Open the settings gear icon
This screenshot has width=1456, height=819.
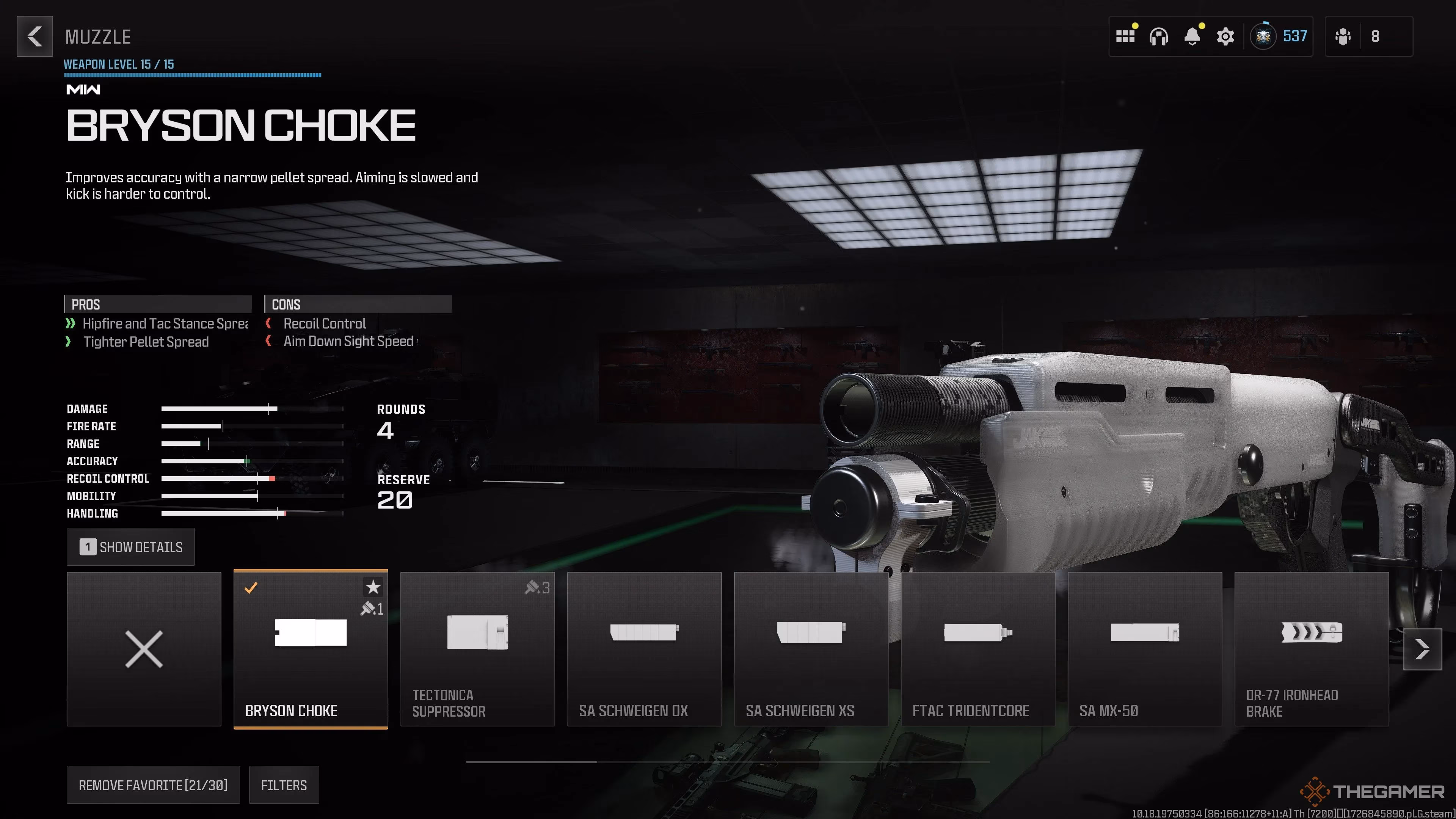point(1225,36)
